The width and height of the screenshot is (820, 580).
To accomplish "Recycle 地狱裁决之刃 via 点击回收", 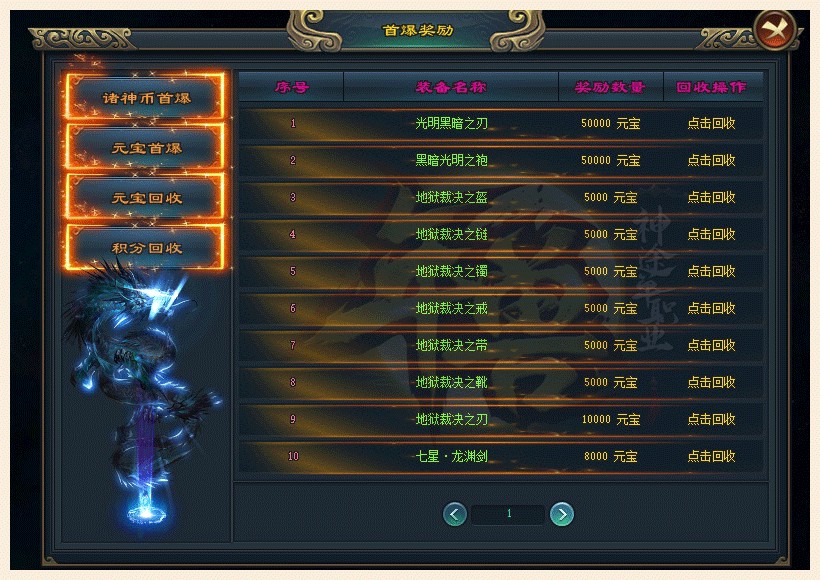I will click(x=711, y=419).
